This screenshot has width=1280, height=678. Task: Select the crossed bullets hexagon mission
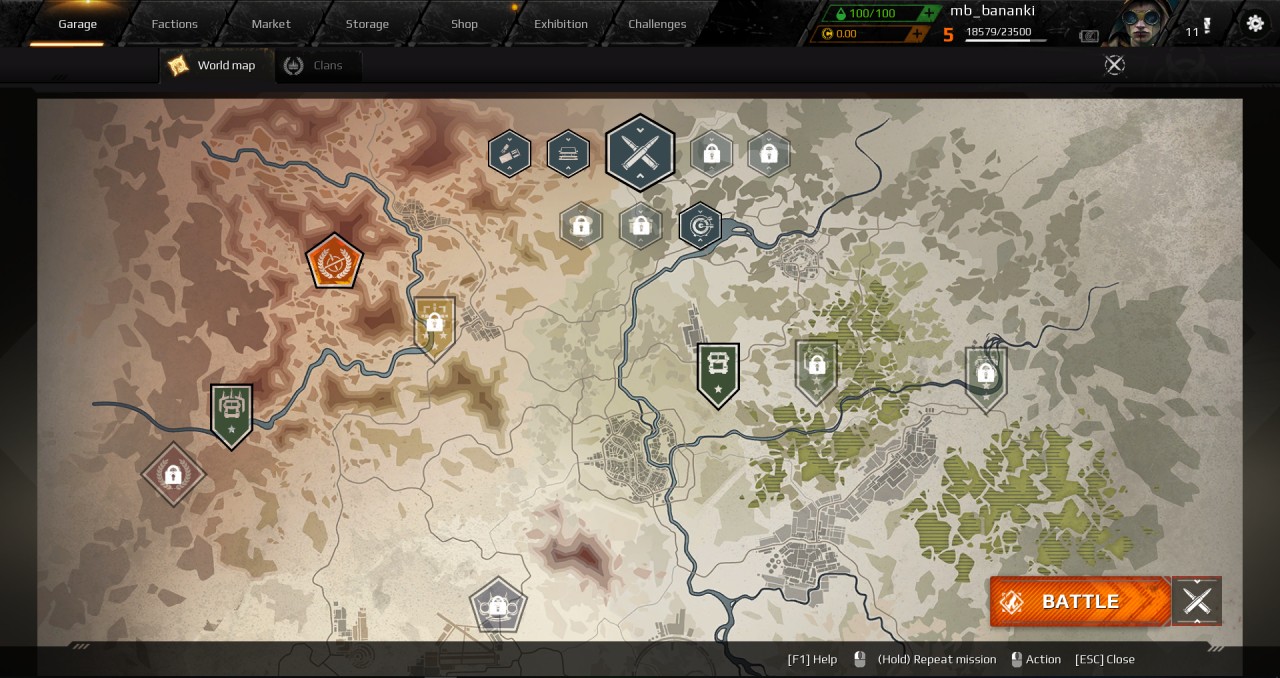pyautogui.click(x=640, y=152)
